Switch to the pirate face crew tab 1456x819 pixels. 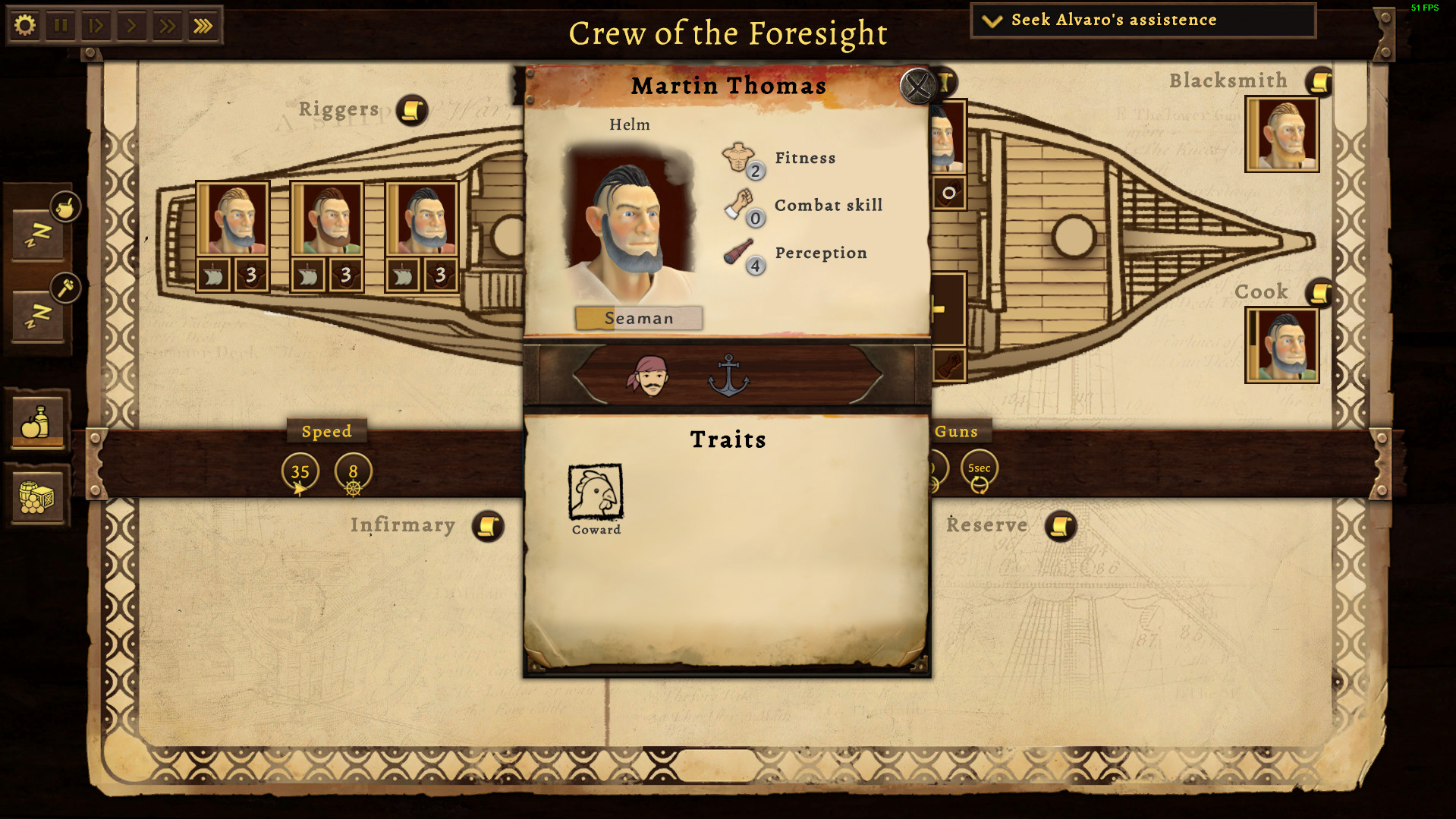point(647,377)
